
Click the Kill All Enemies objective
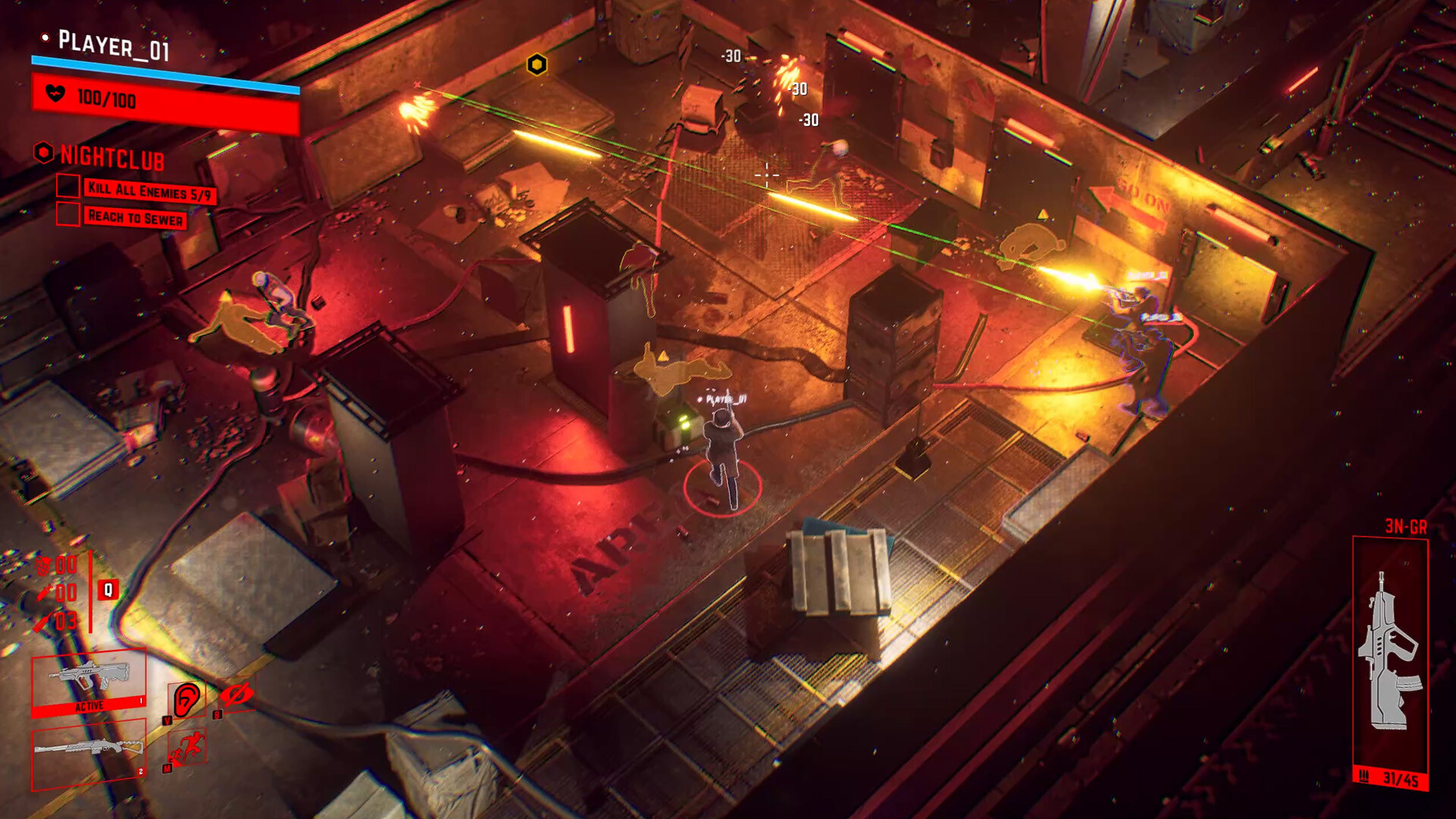[149, 192]
